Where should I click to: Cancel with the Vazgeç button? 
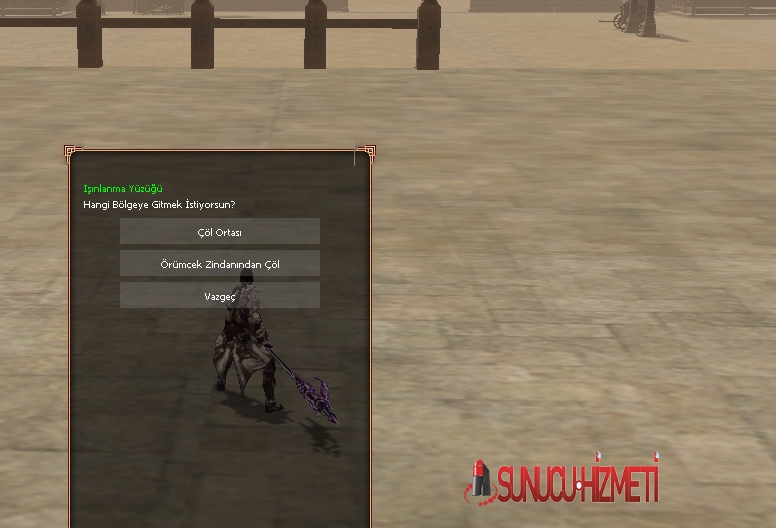pos(220,296)
